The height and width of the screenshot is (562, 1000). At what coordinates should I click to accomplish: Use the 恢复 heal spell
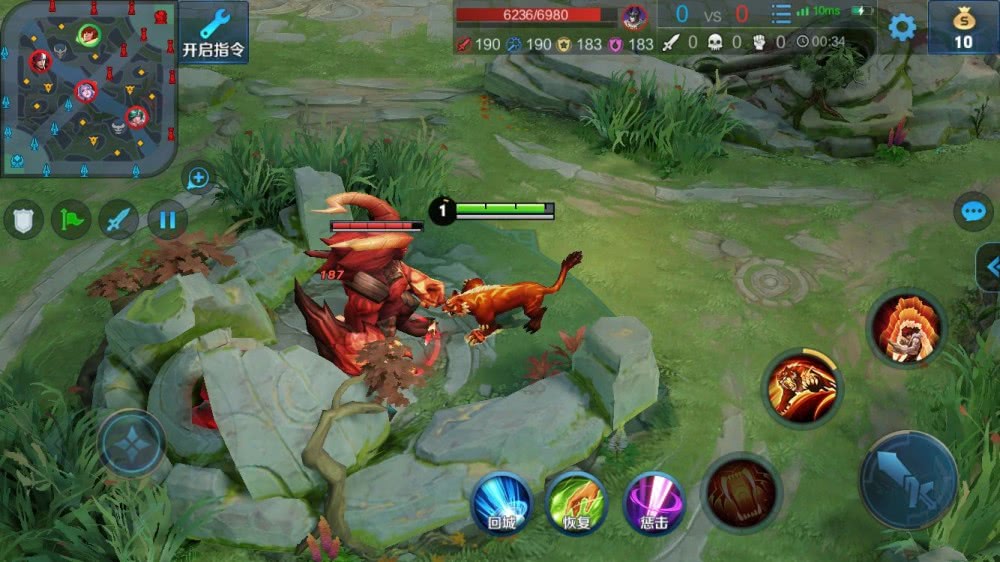click(x=577, y=503)
